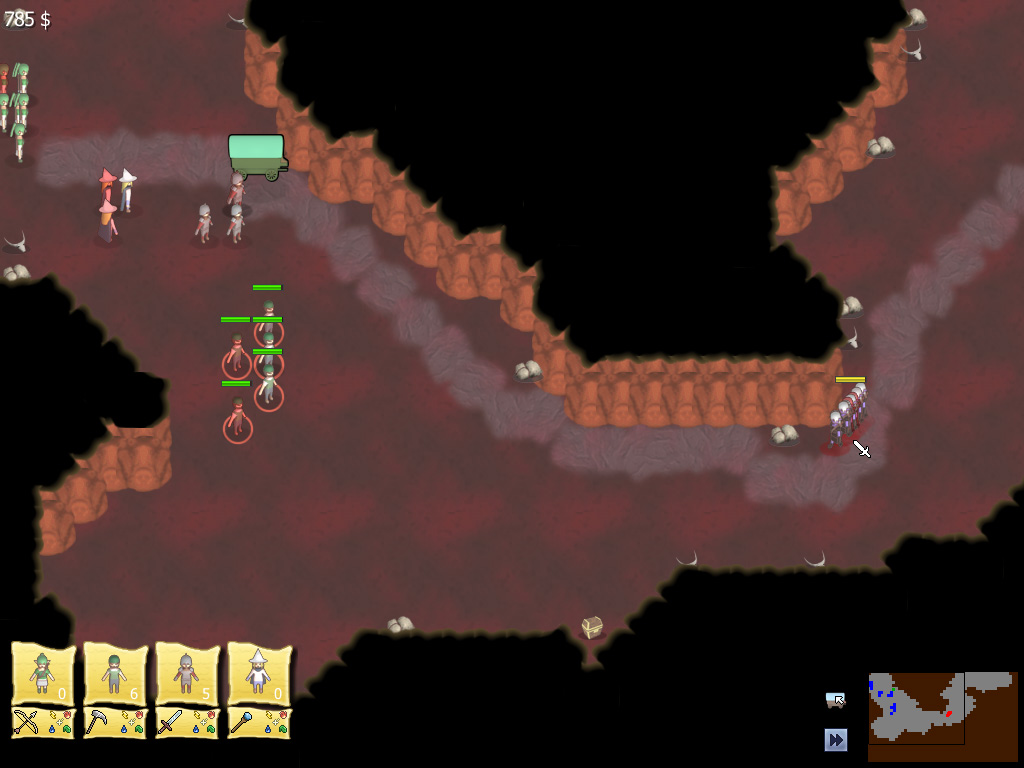1024x768 pixels.
Task: Click the blue-orbed magic staff icon
Action: [242, 723]
